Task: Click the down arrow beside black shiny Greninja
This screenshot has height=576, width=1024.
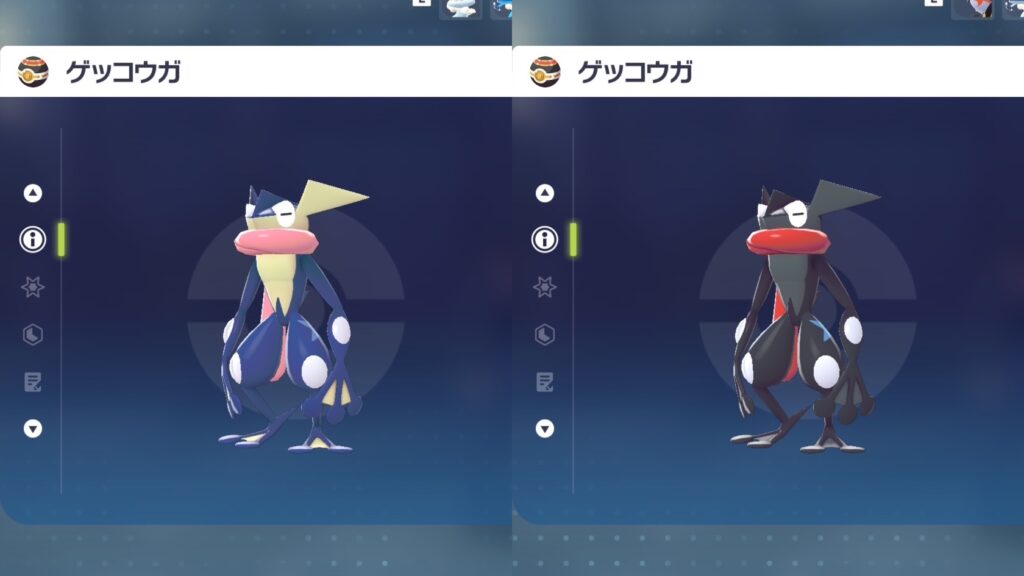Action: [545, 428]
